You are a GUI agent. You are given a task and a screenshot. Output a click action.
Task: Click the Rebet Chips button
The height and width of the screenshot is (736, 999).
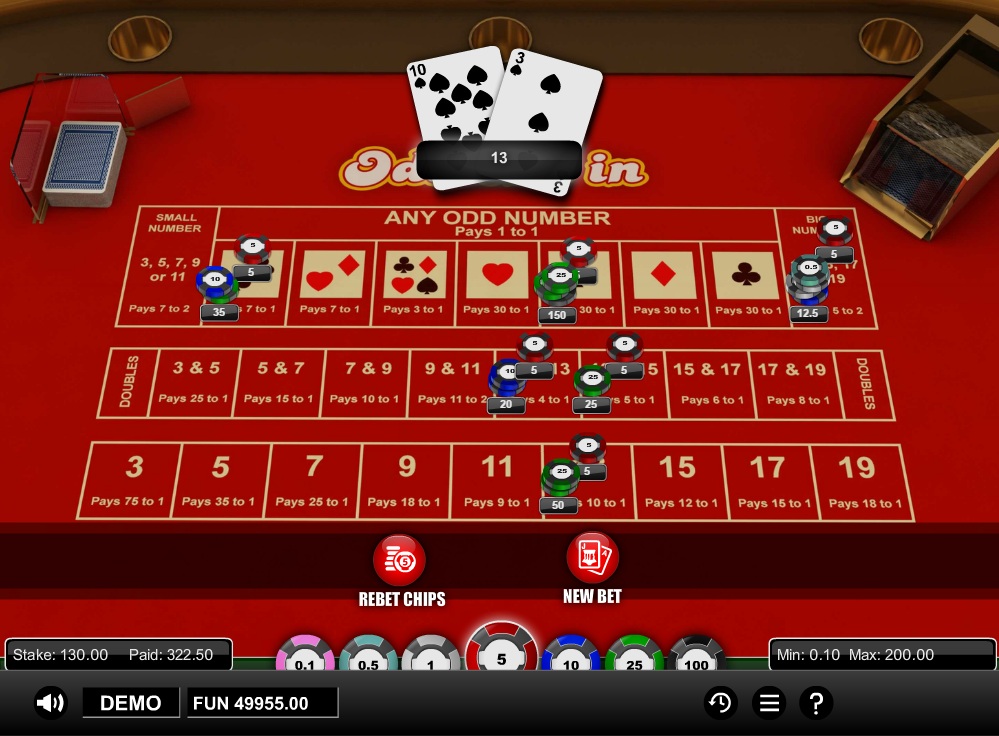pos(400,560)
